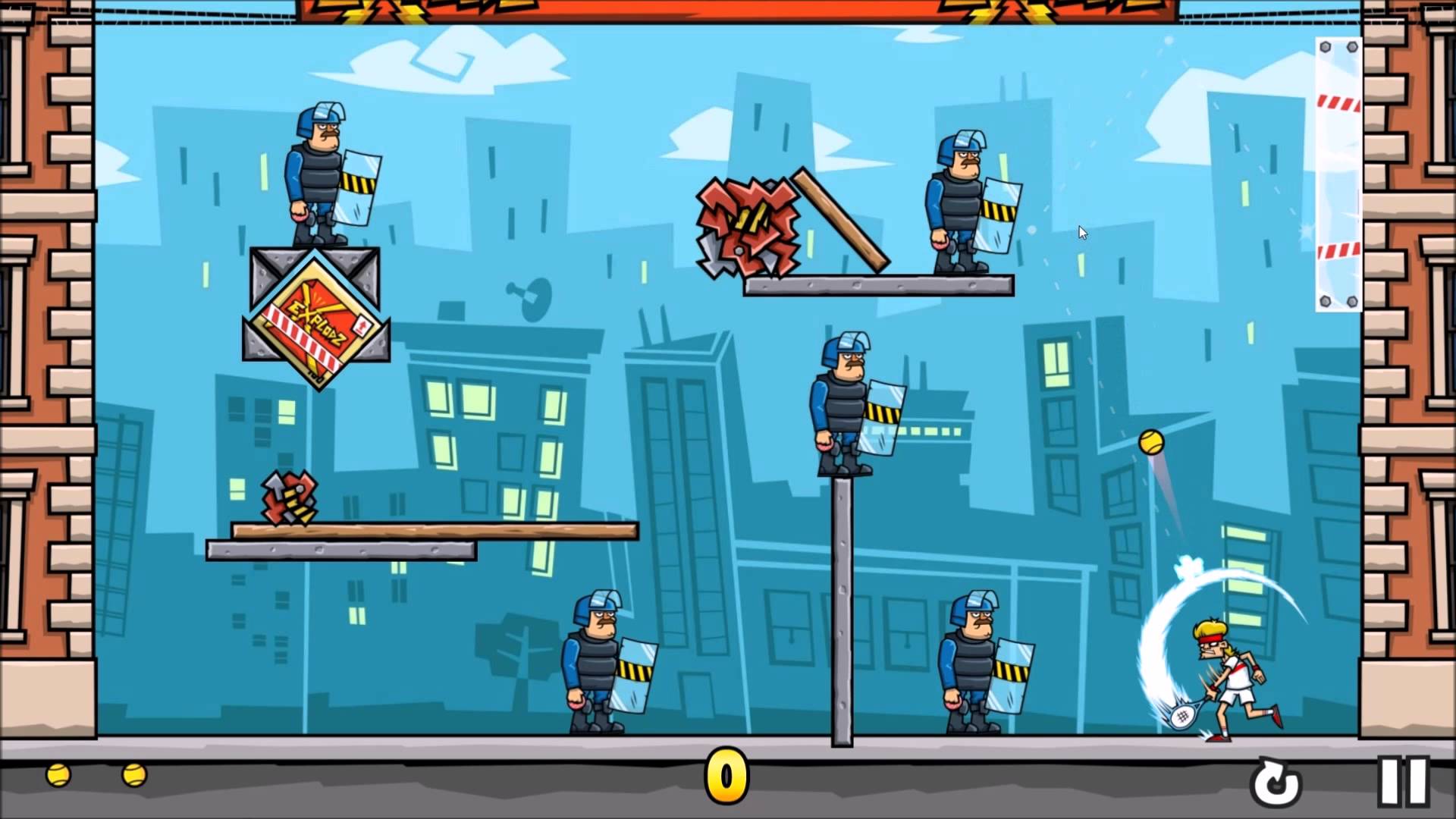
Task: Pause the game
Action: [1403, 781]
